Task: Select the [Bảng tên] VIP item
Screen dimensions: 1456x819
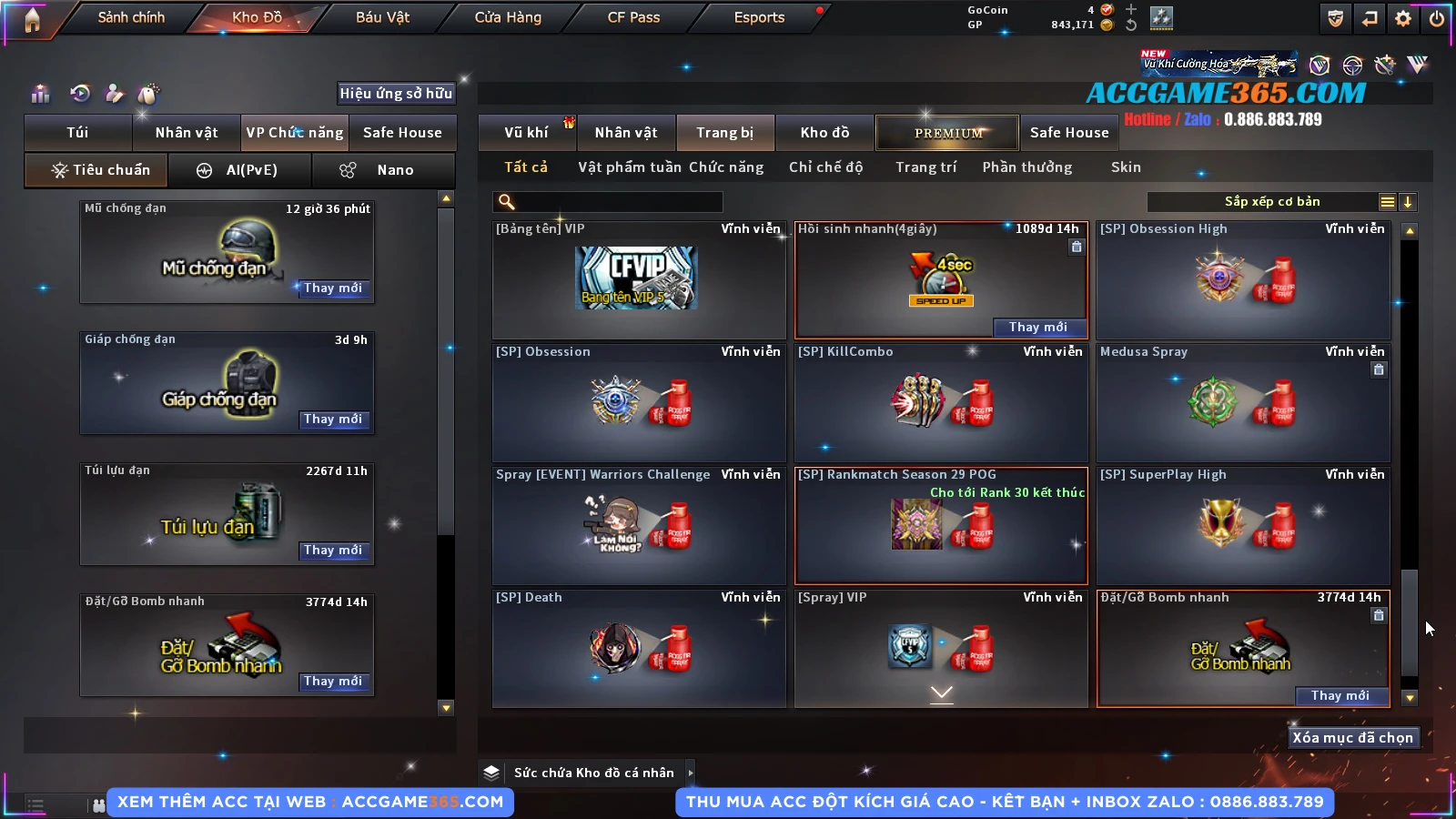Action: pos(638,280)
